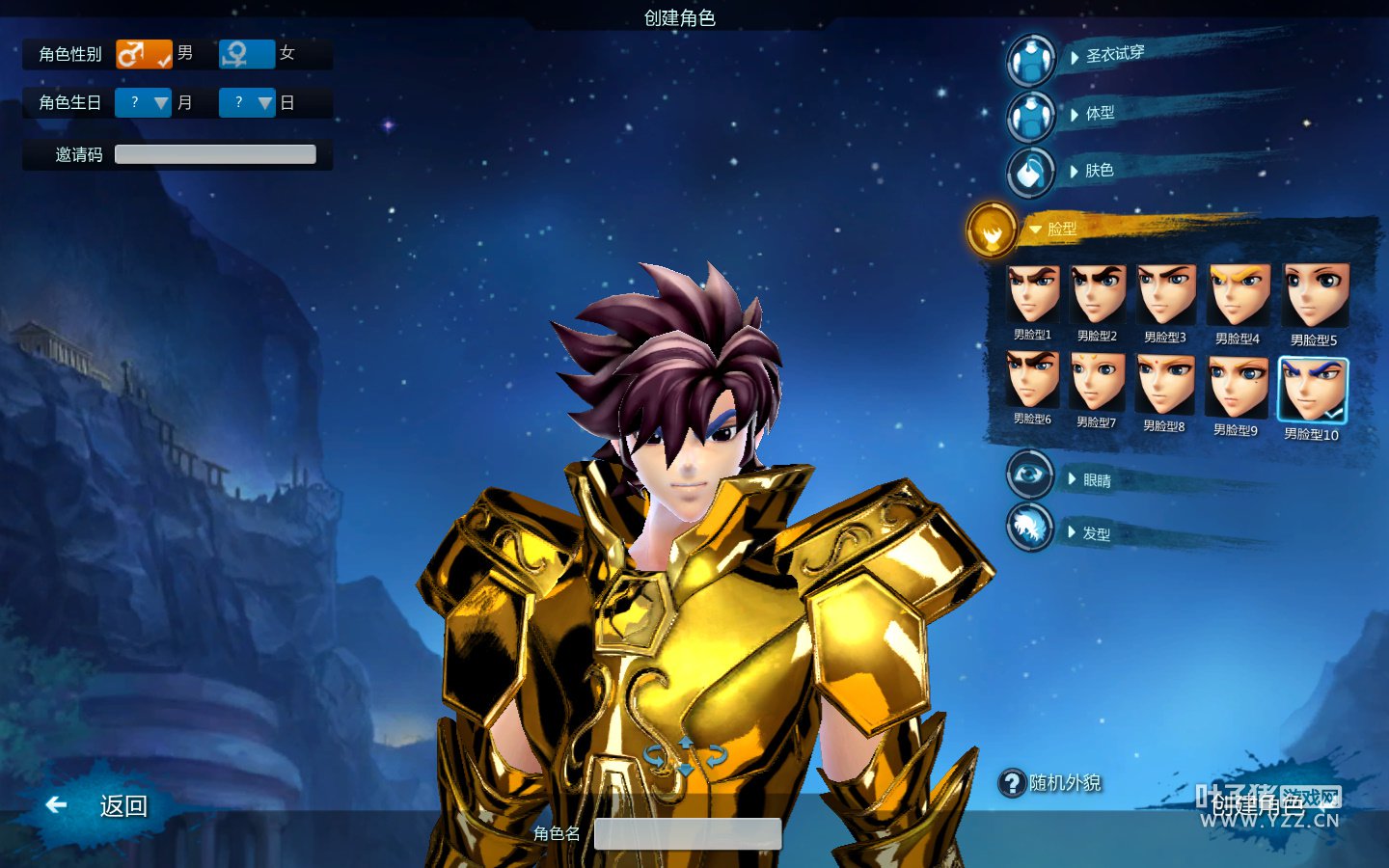Randomize appearance with 随机外貌

1051,783
